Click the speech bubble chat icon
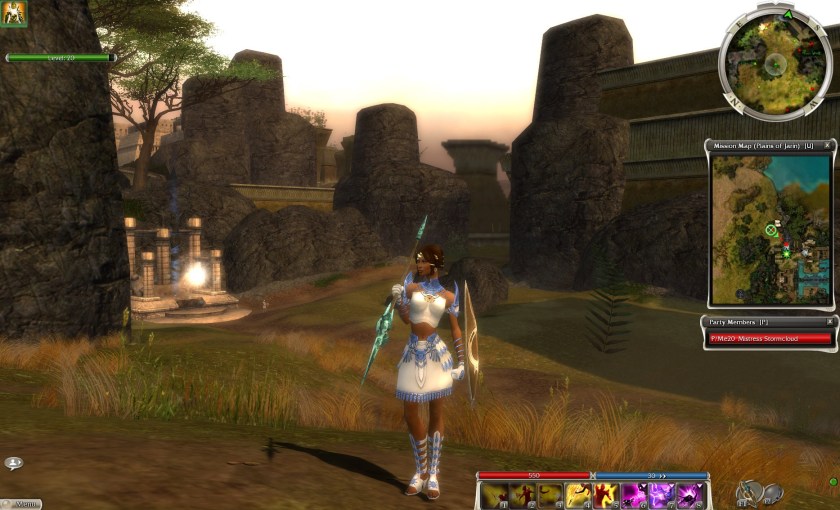840x510 pixels. click(x=13, y=463)
